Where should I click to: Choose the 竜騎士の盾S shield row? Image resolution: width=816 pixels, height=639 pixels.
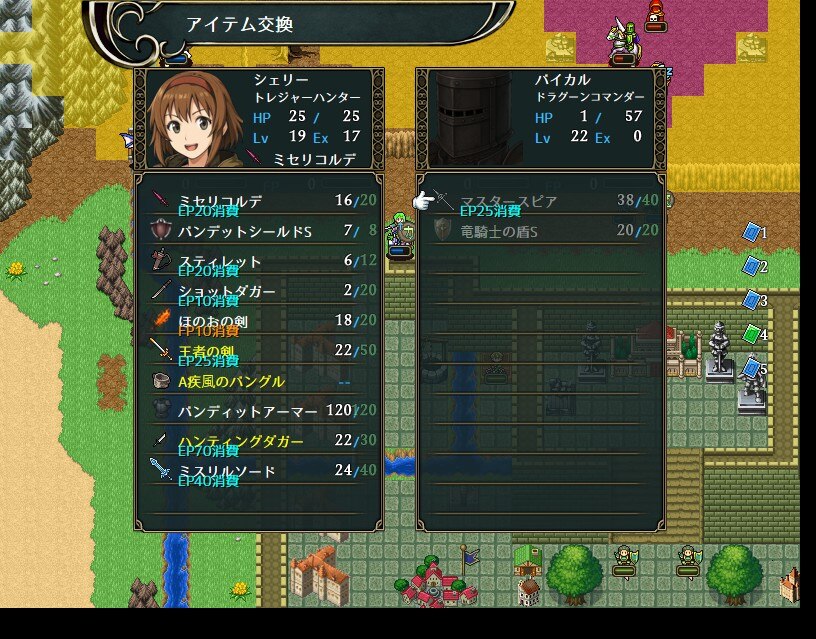point(540,231)
